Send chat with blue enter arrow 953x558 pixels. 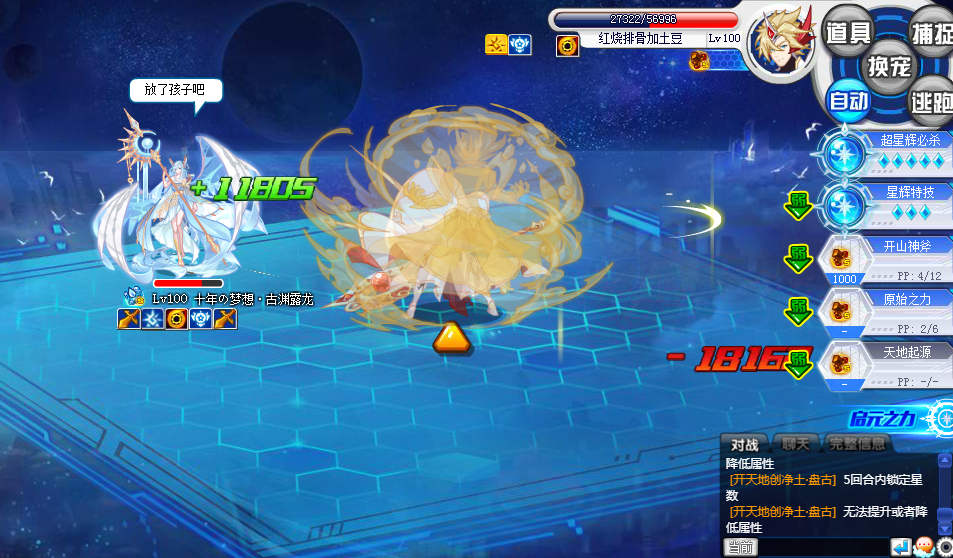(901, 547)
